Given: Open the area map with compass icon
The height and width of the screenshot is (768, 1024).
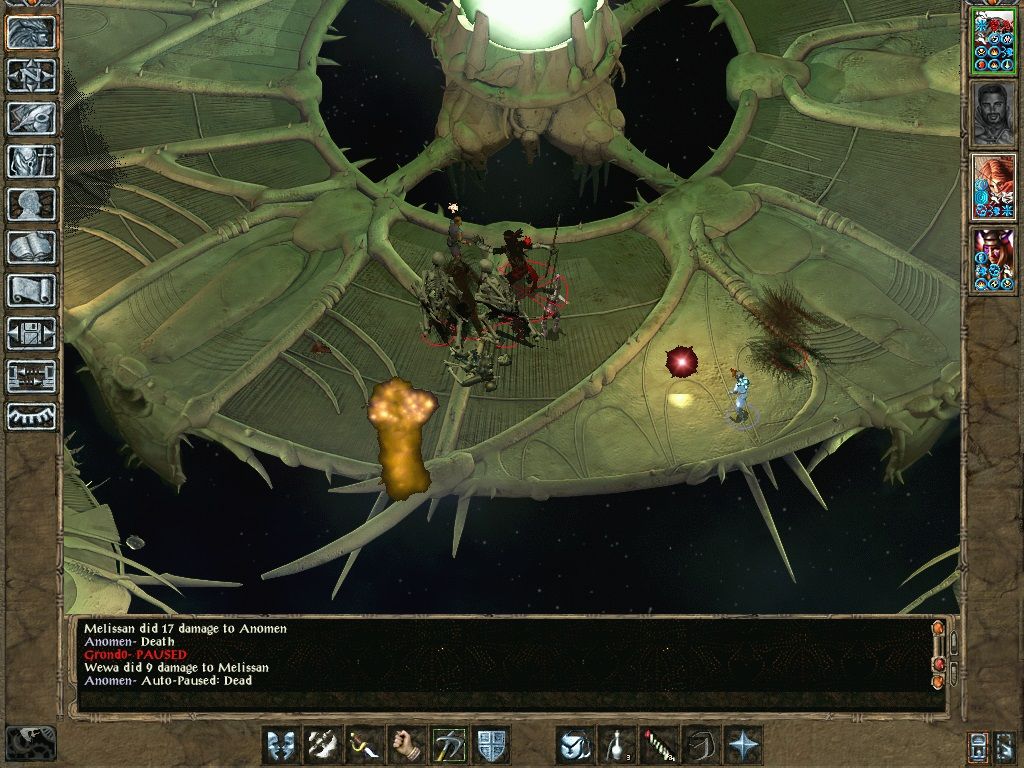Looking at the screenshot, I should (x=31, y=75).
